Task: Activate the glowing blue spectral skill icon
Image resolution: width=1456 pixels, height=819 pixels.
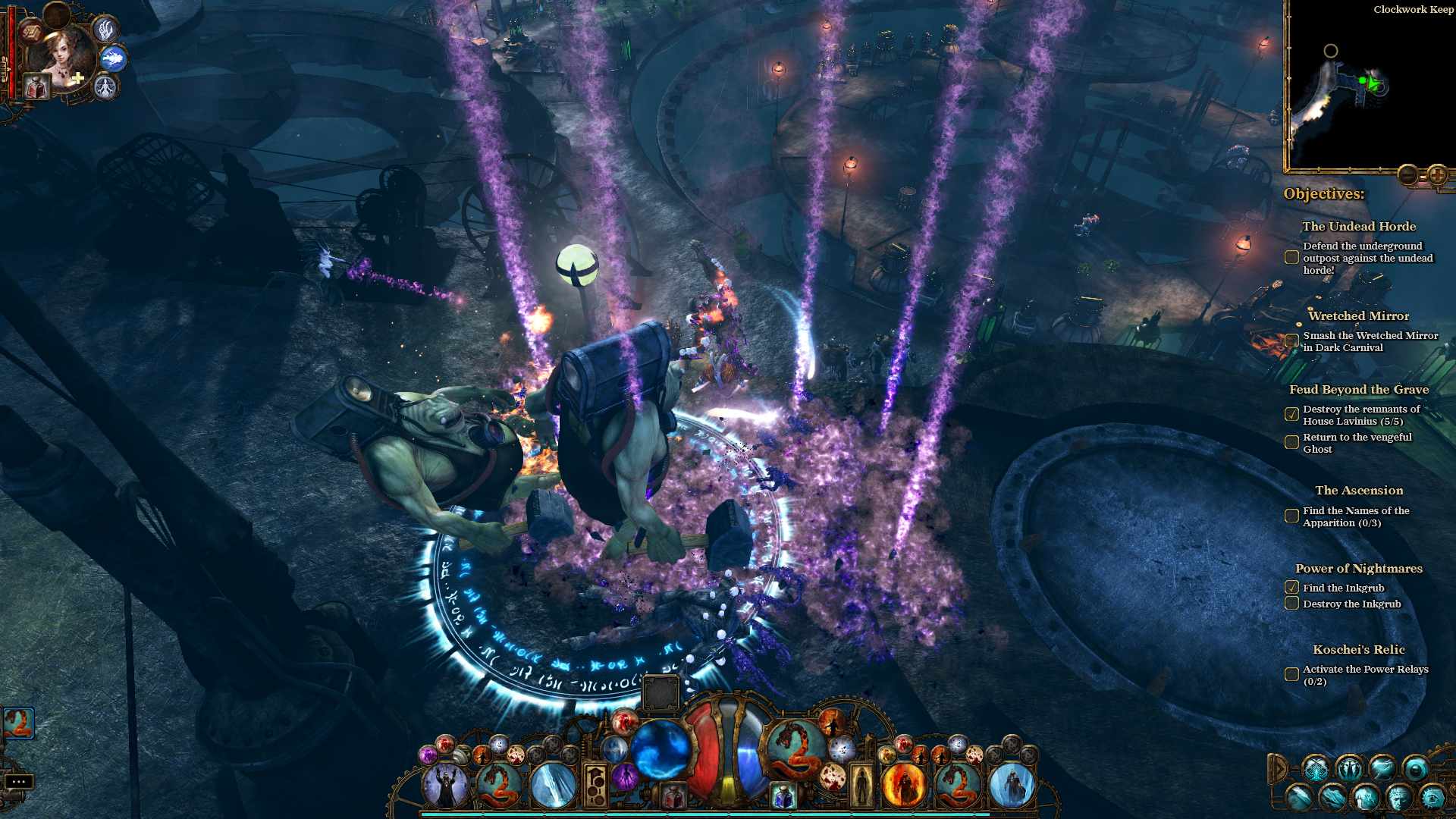Action: [x=115, y=59]
